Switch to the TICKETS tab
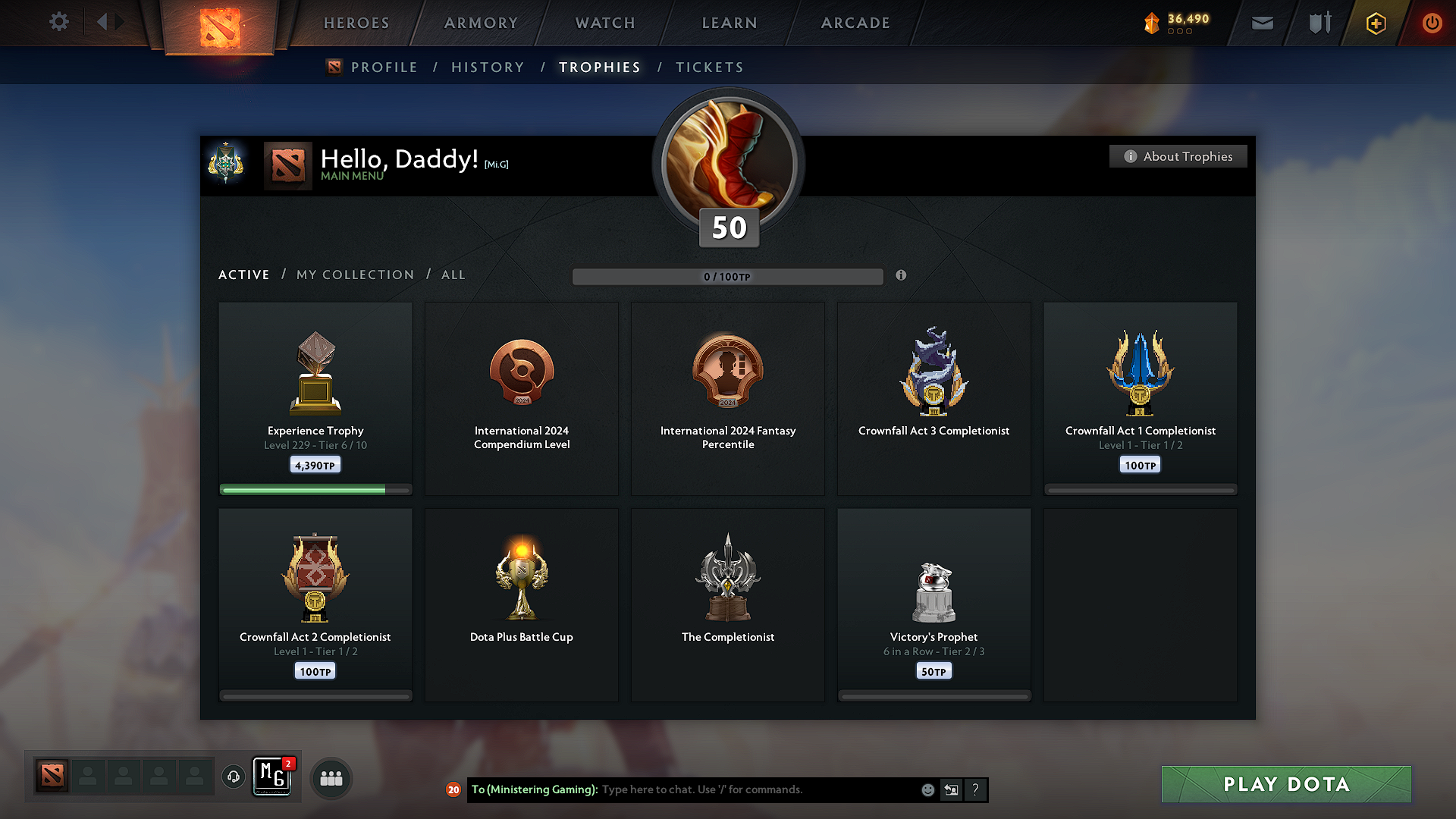Viewport: 1456px width, 819px height. pos(709,67)
